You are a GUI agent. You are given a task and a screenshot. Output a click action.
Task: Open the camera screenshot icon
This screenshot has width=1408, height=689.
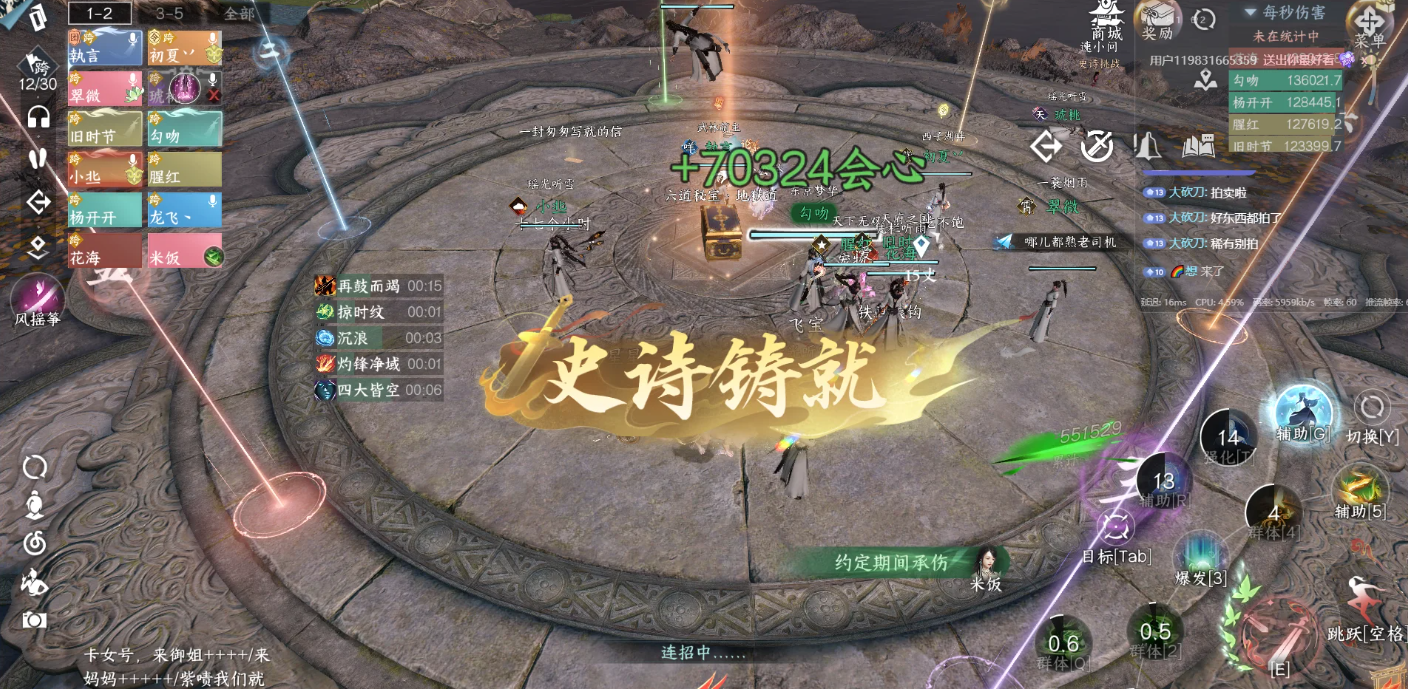[35, 620]
